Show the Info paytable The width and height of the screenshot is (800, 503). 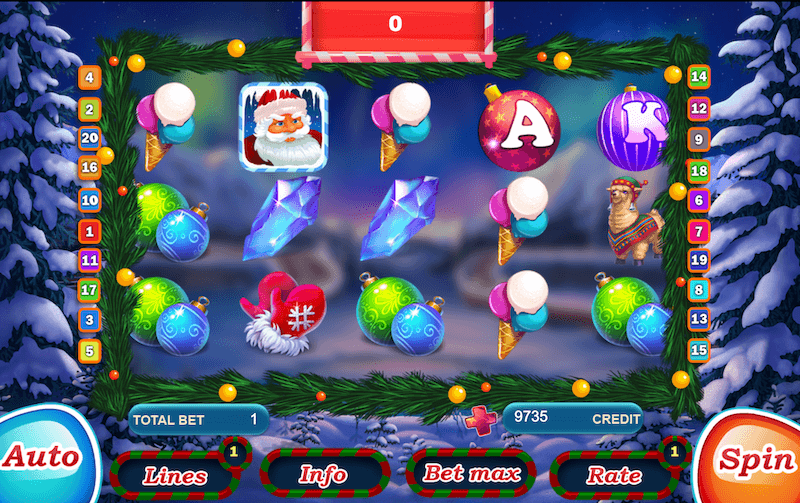click(x=324, y=474)
